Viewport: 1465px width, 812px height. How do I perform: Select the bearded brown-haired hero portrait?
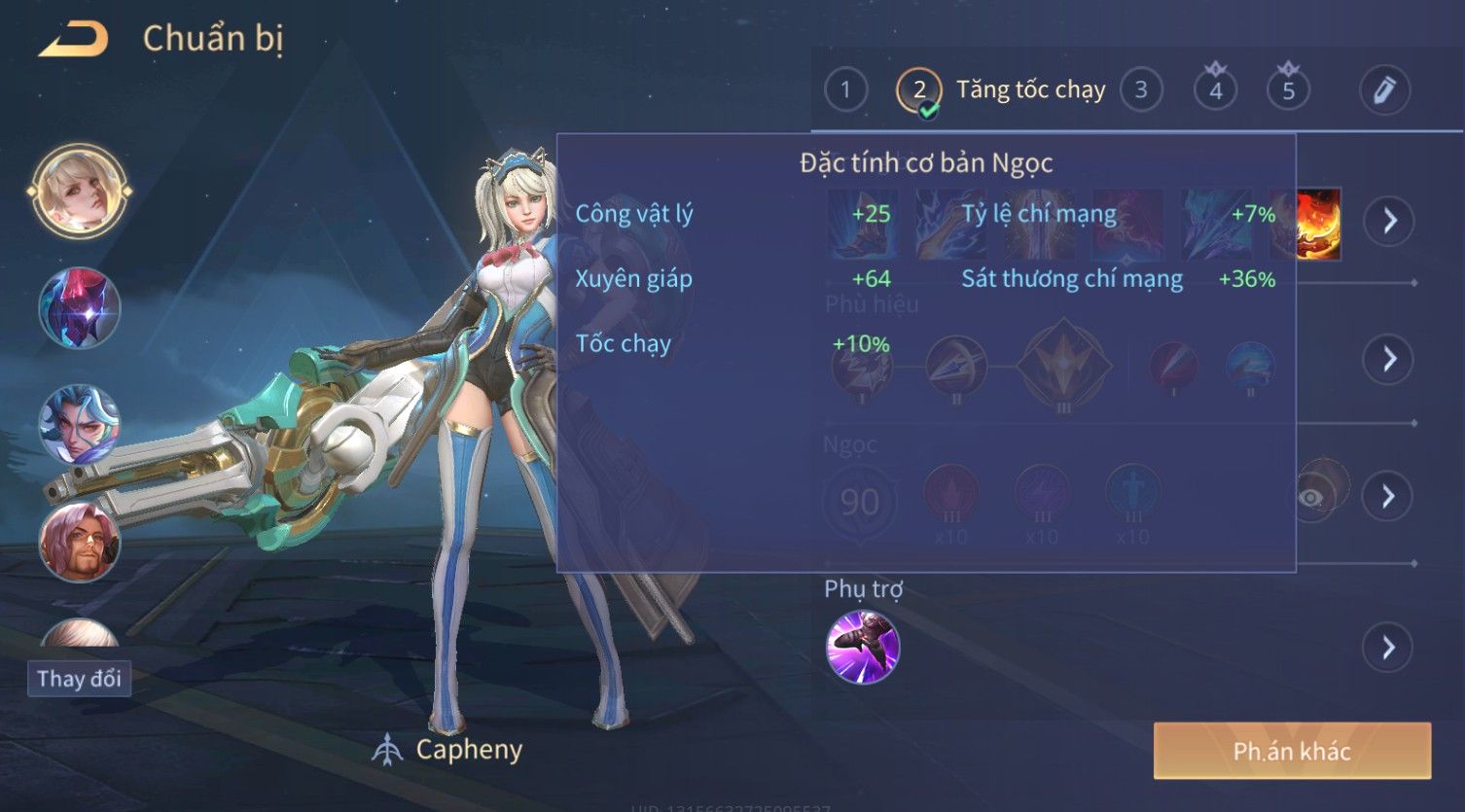click(x=79, y=542)
